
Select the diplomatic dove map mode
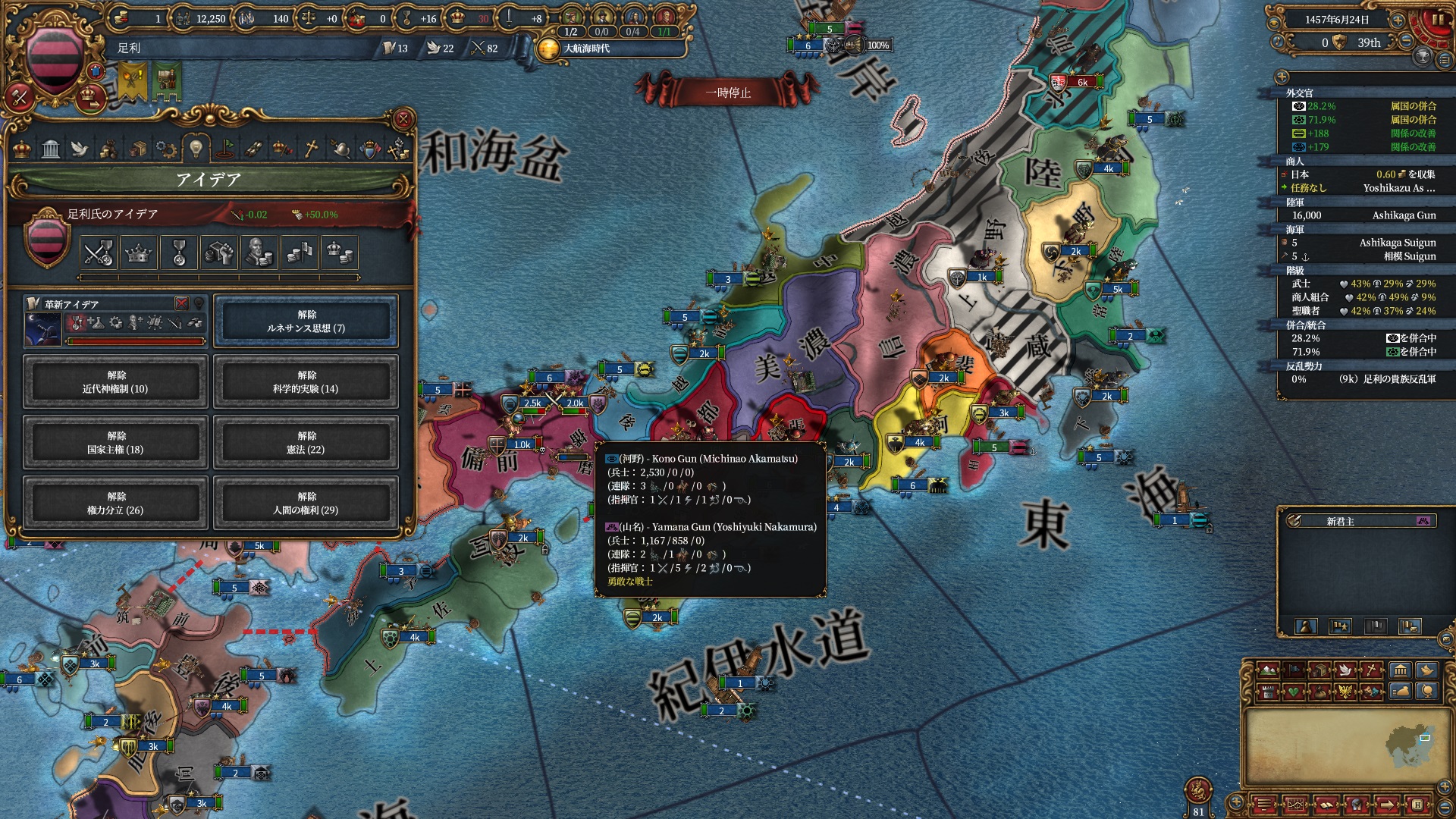(1346, 670)
